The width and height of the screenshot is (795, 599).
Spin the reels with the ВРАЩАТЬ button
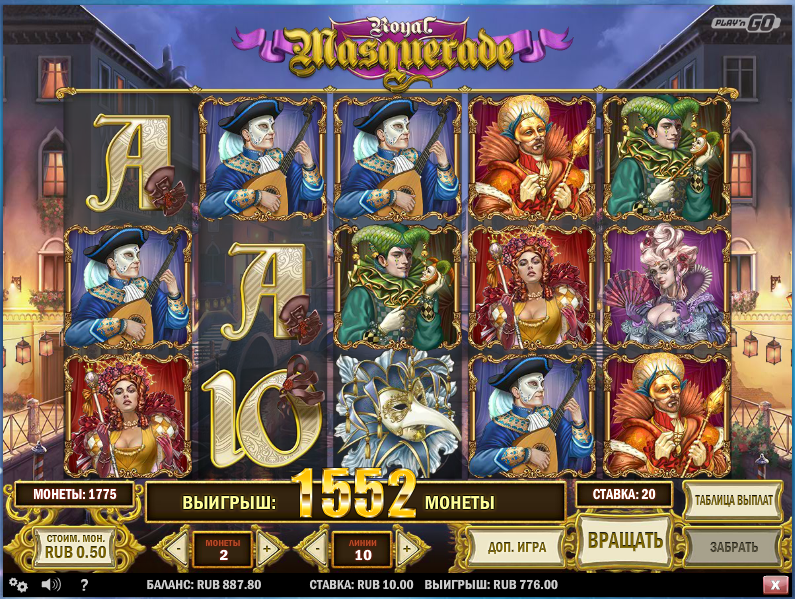pos(625,543)
